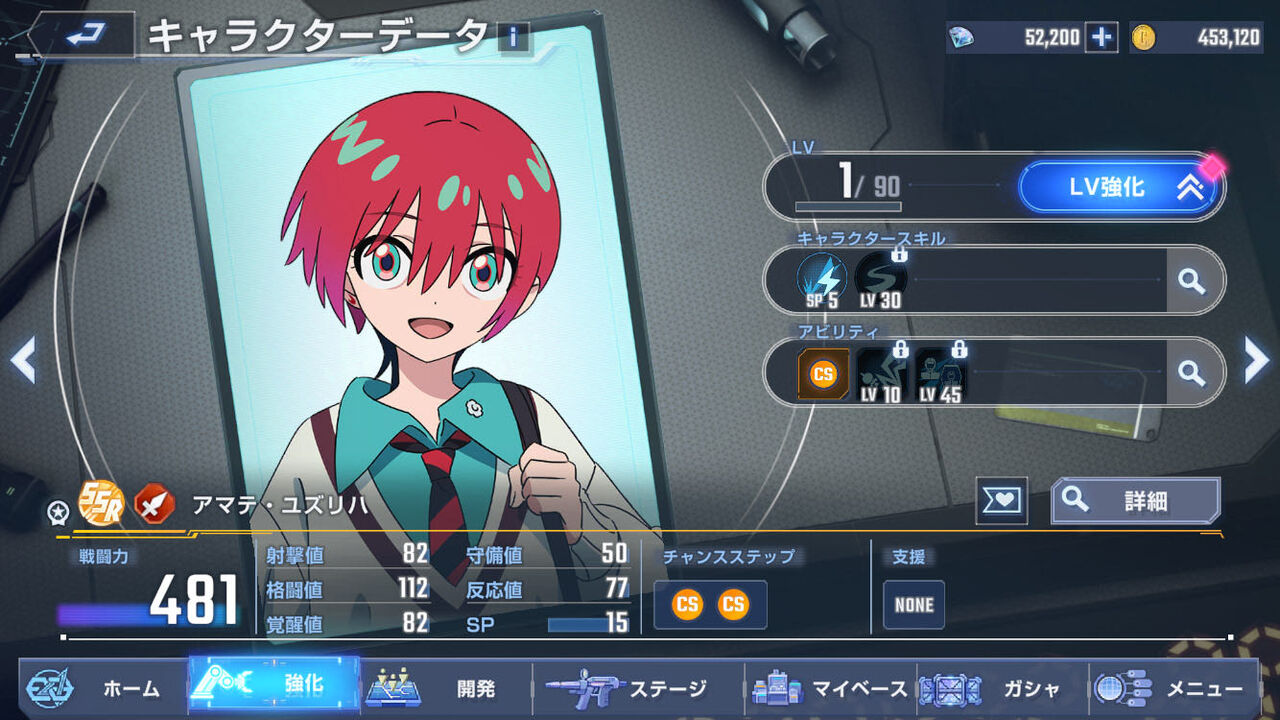Image resolution: width=1280 pixels, height=720 pixels.
Task: Go back with the return arrow button
Action: tap(81, 35)
